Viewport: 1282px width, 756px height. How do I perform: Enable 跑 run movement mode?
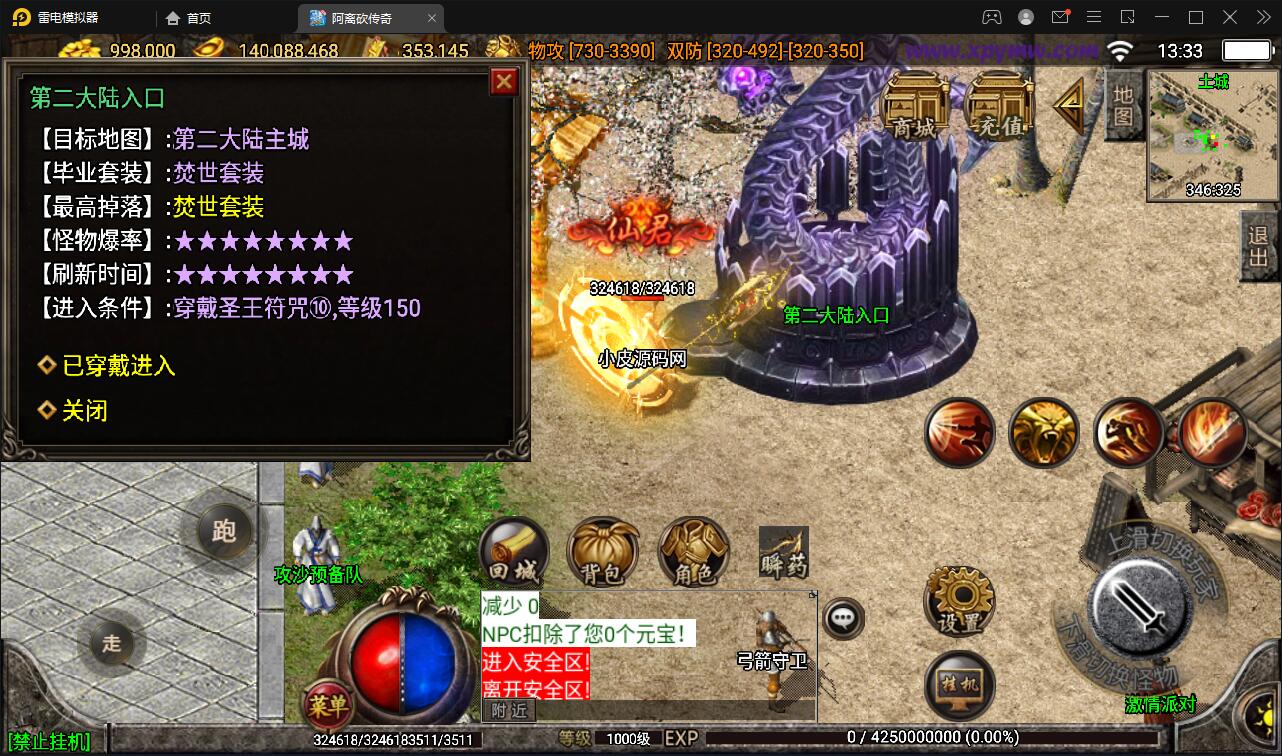point(225,531)
